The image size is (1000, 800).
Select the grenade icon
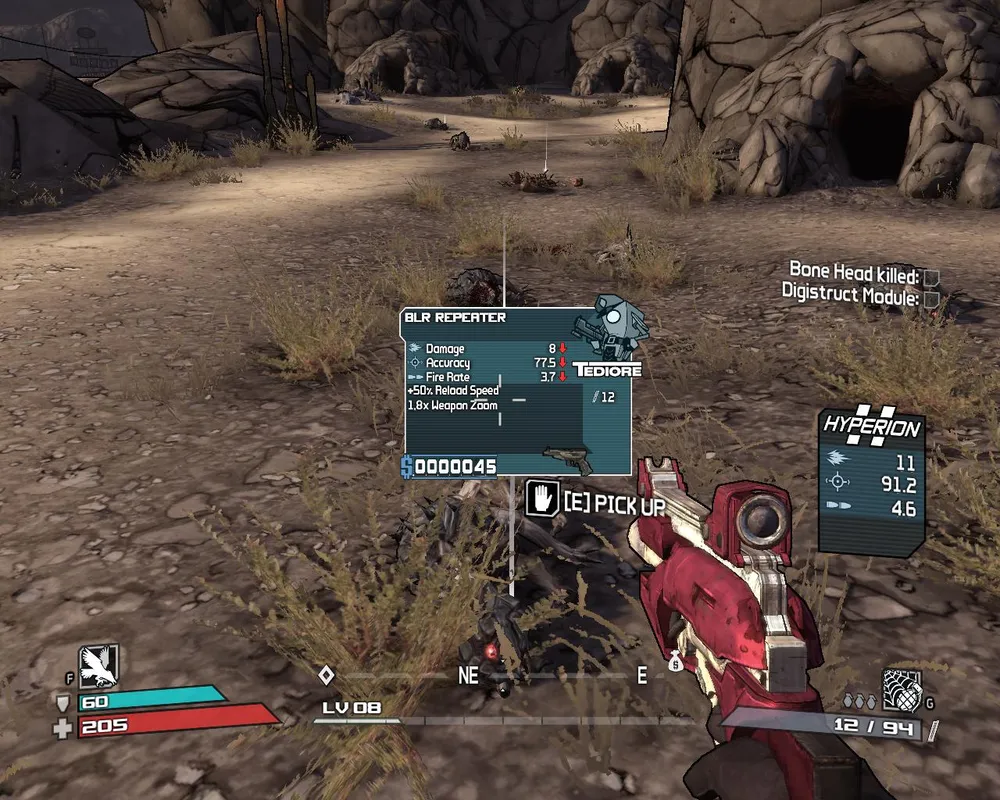tap(901, 689)
